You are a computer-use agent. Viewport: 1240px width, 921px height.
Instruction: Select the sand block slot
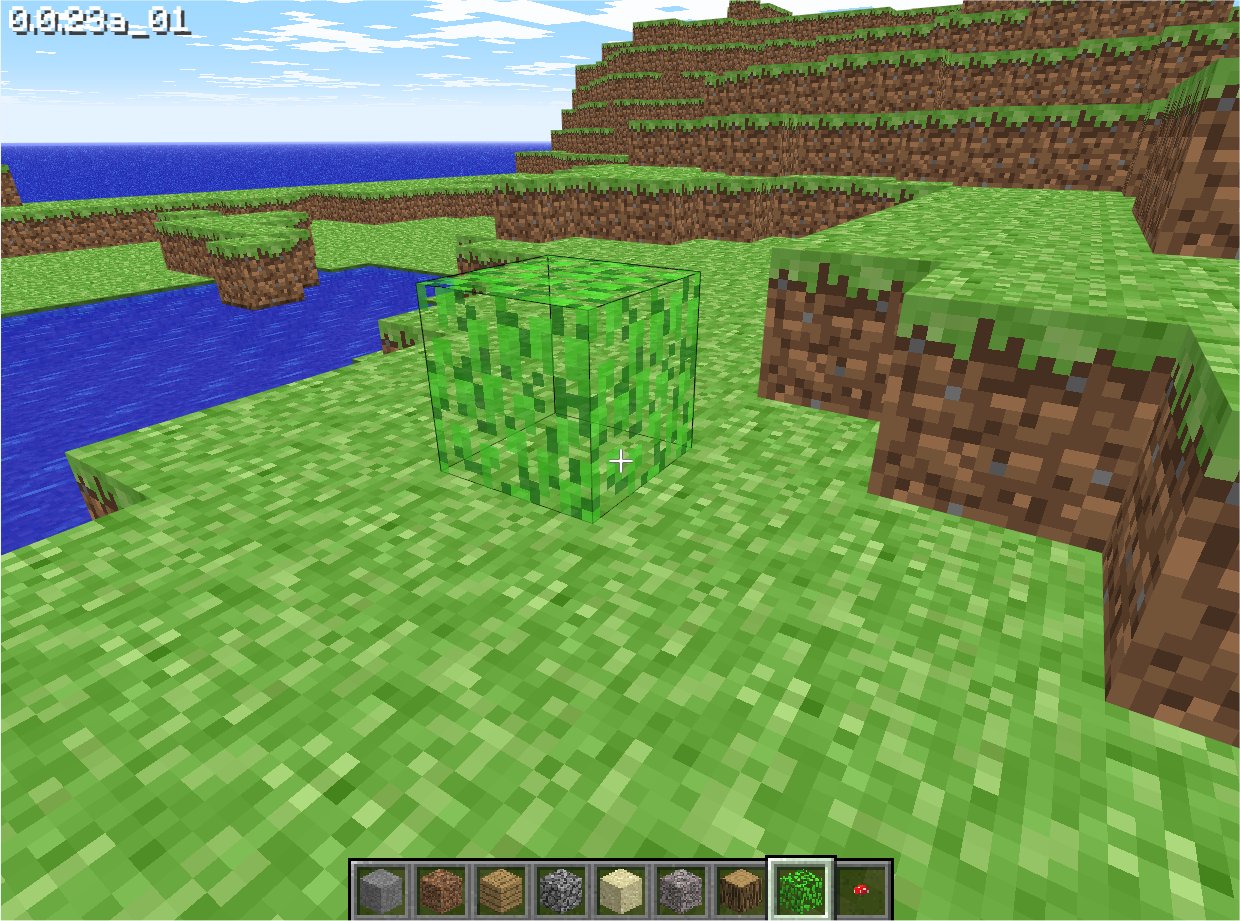click(620, 888)
